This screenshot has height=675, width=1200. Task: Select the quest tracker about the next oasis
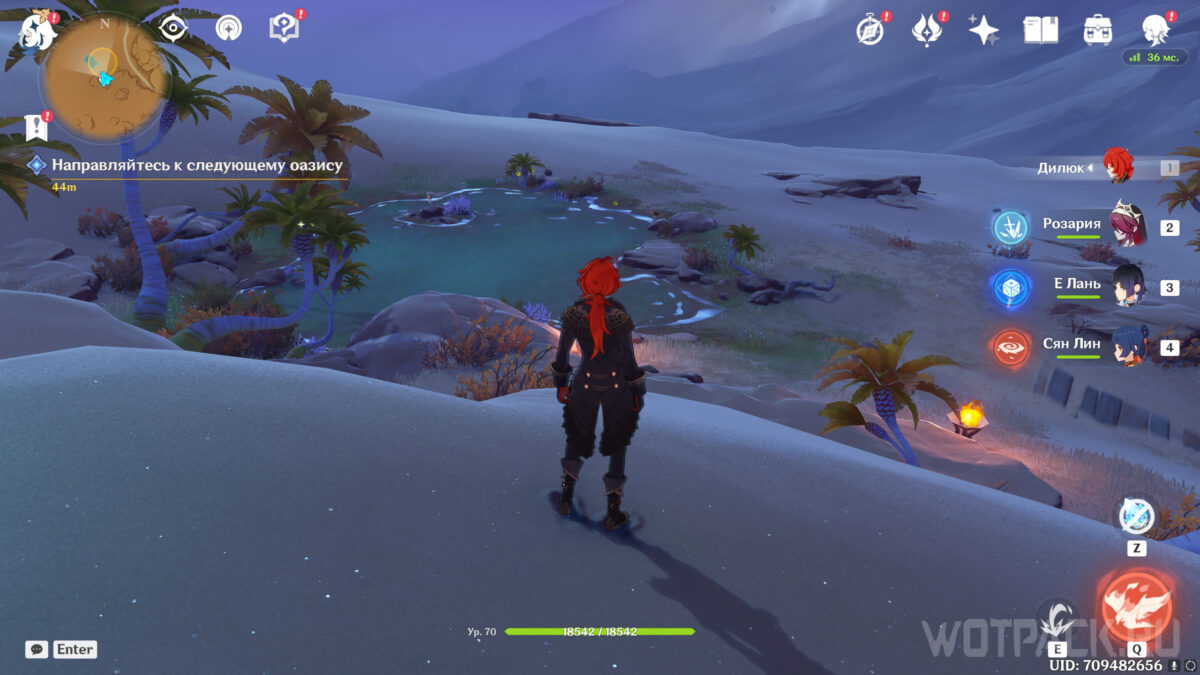pyautogui.click(x=196, y=165)
